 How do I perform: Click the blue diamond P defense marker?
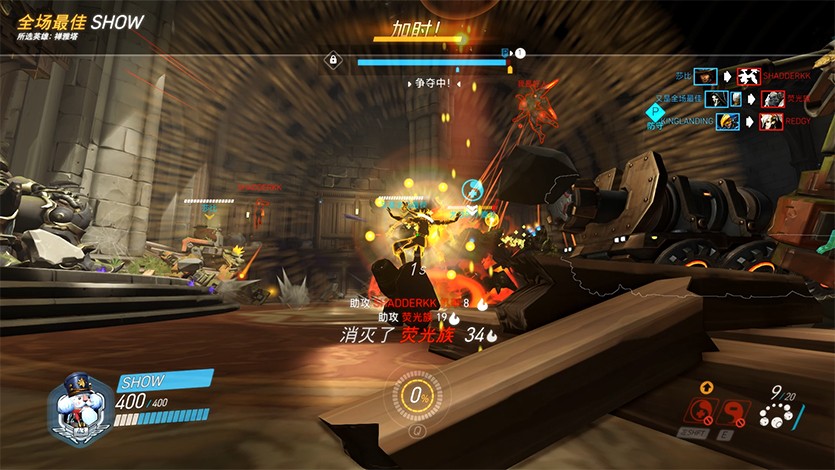655,112
